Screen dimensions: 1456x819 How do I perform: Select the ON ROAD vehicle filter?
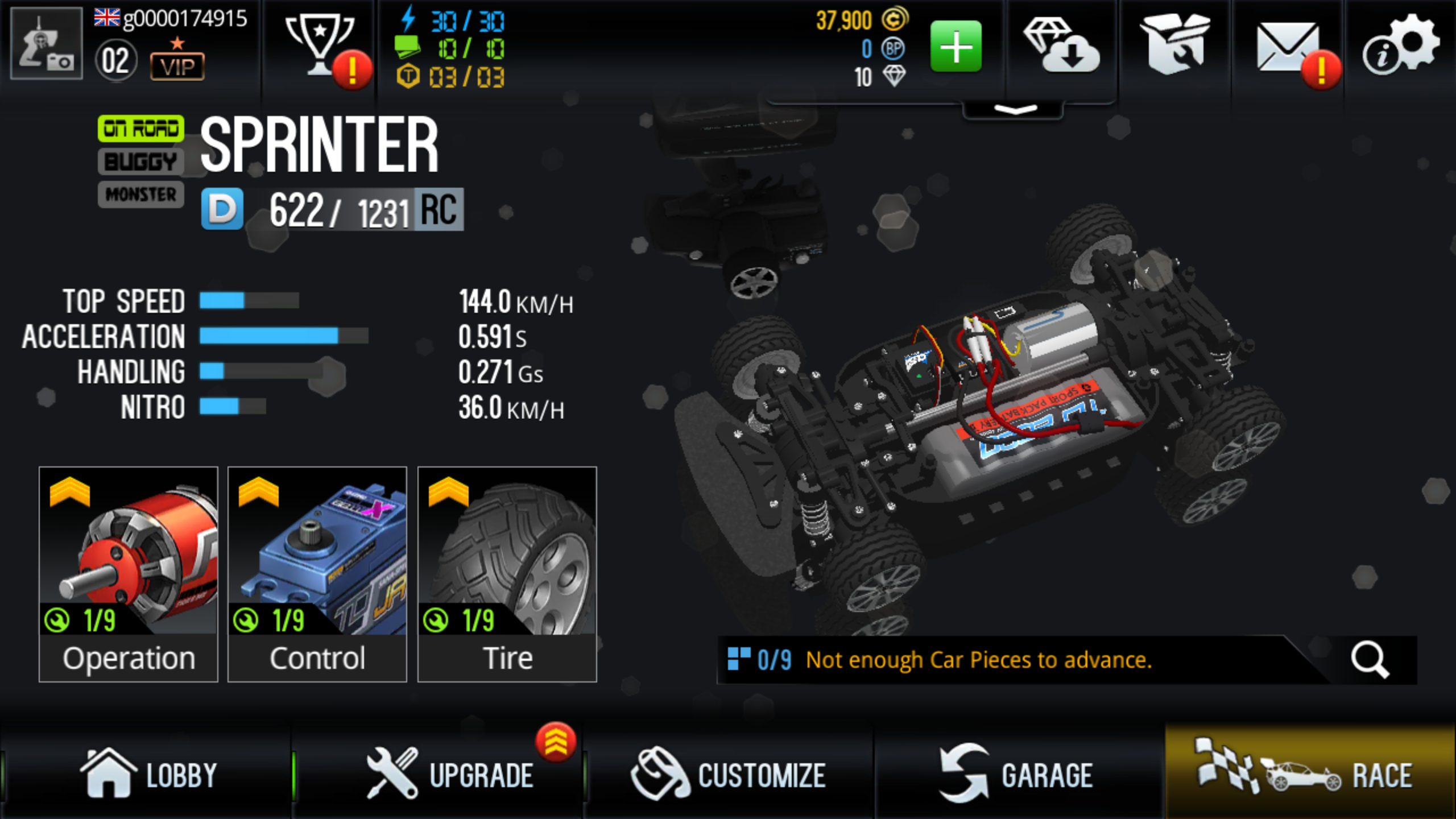tap(140, 129)
